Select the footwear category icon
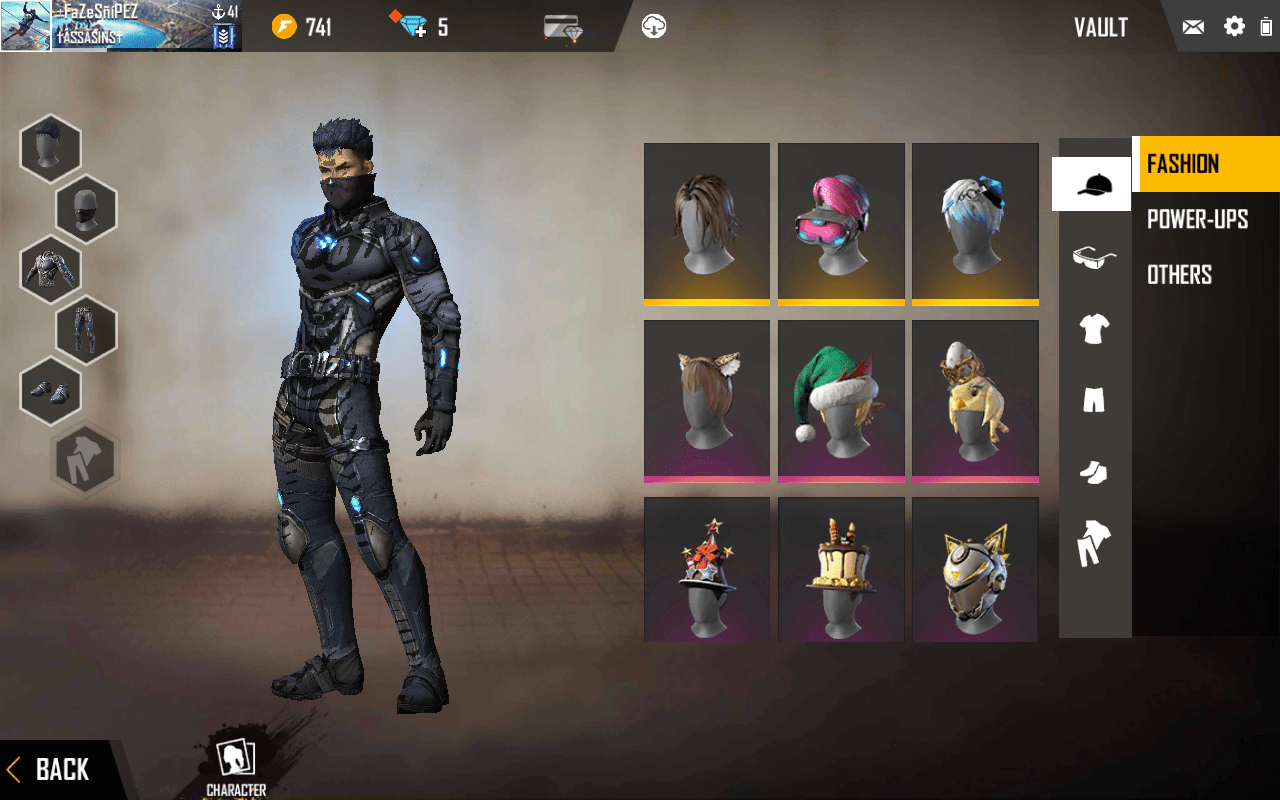1280x800 pixels. [x=1092, y=471]
